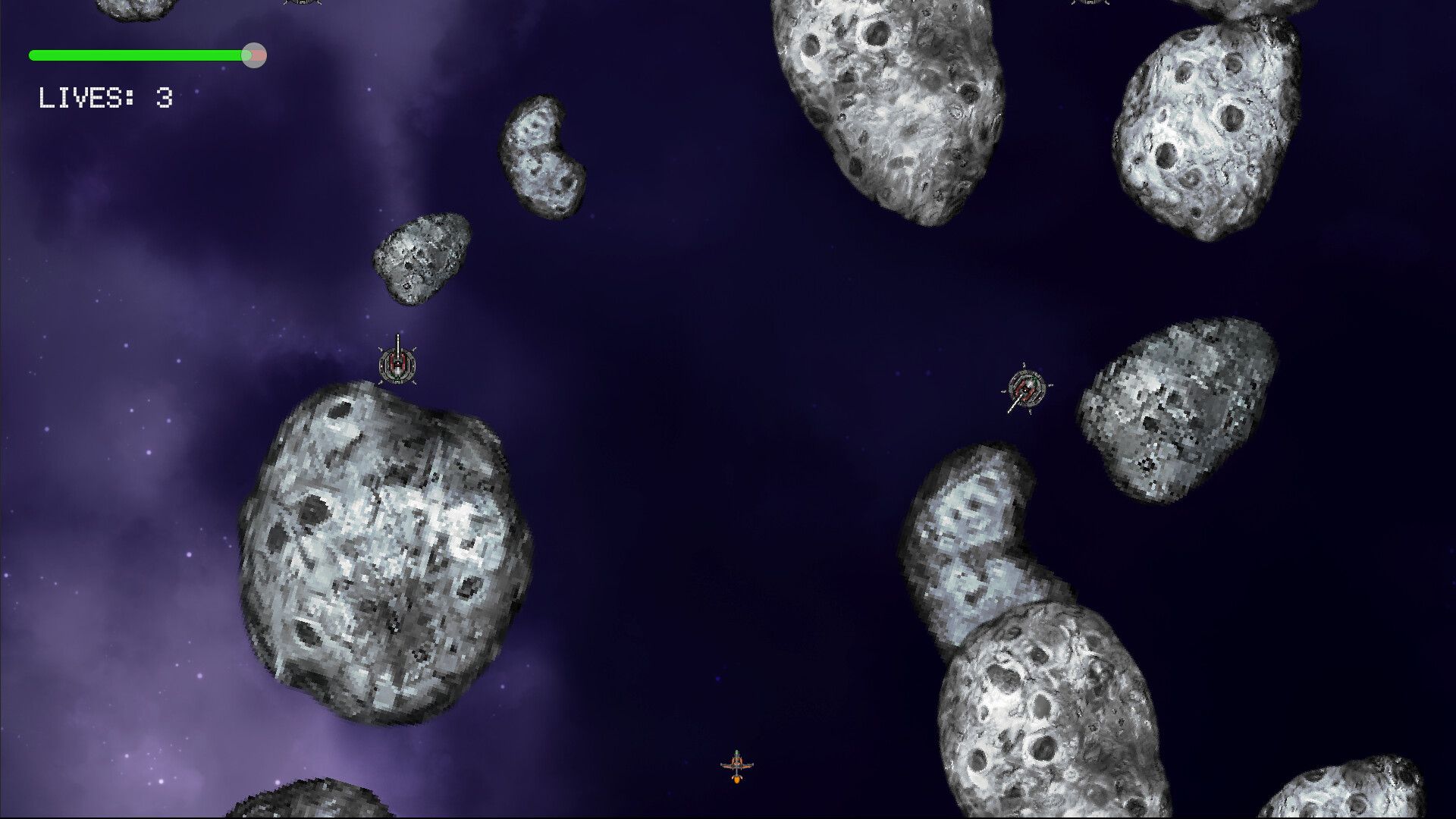Click the crescent-shaped asteroid near the top-center
This screenshot has width=1456, height=819.
click(x=542, y=155)
